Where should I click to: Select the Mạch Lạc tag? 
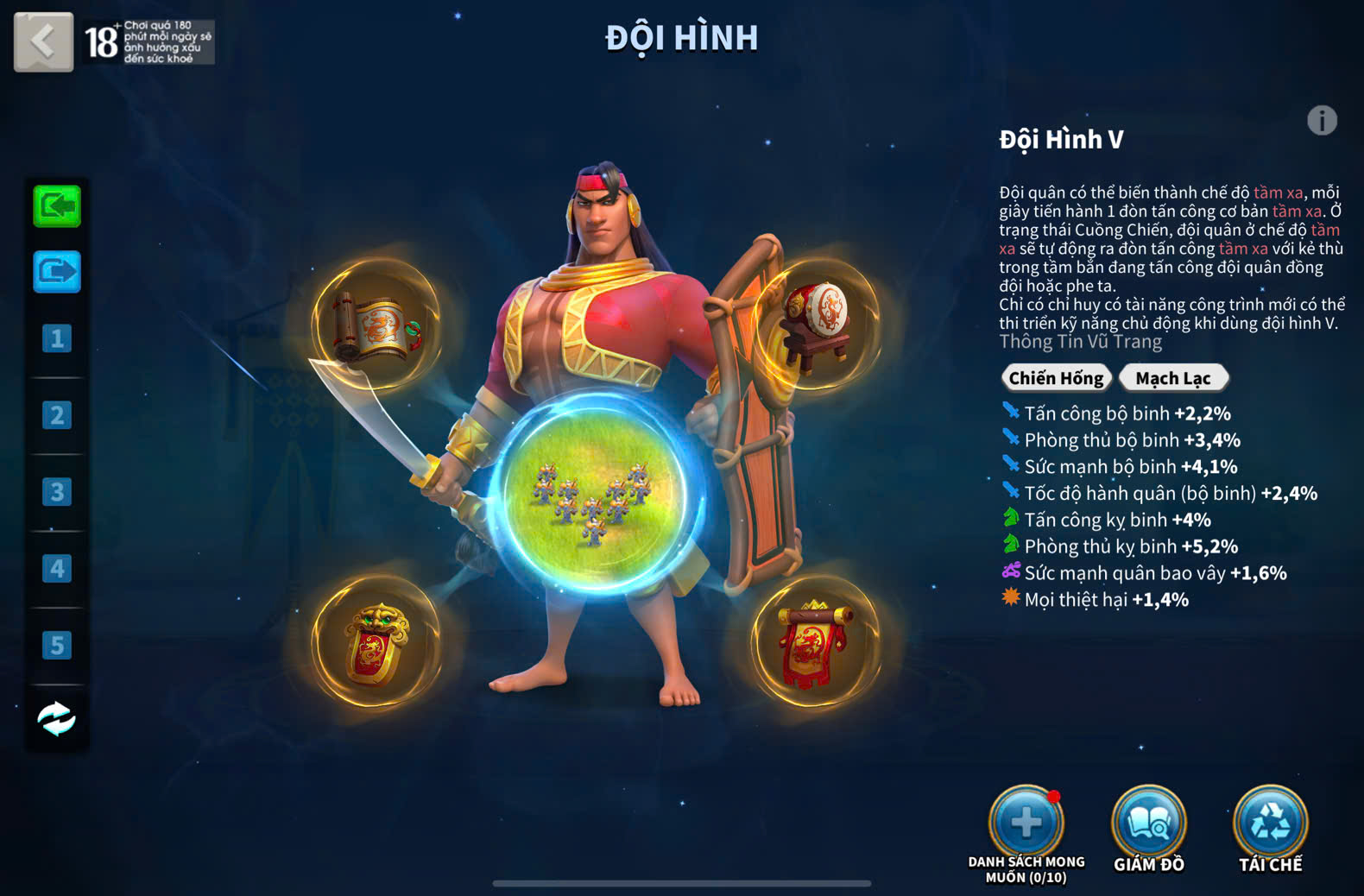1173,378
